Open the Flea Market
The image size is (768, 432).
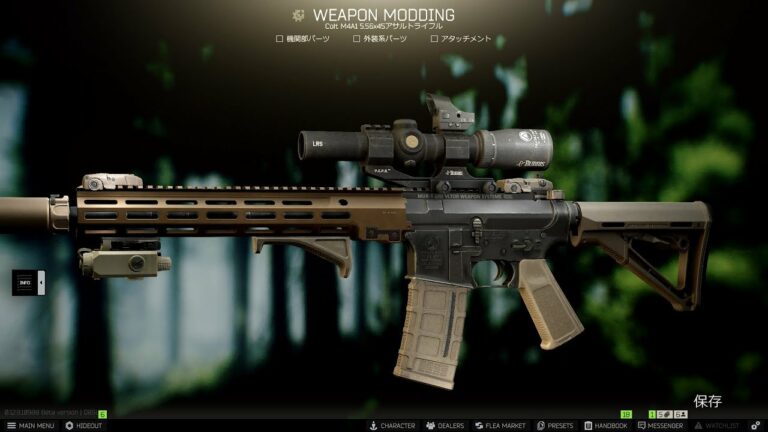[500, 425]
